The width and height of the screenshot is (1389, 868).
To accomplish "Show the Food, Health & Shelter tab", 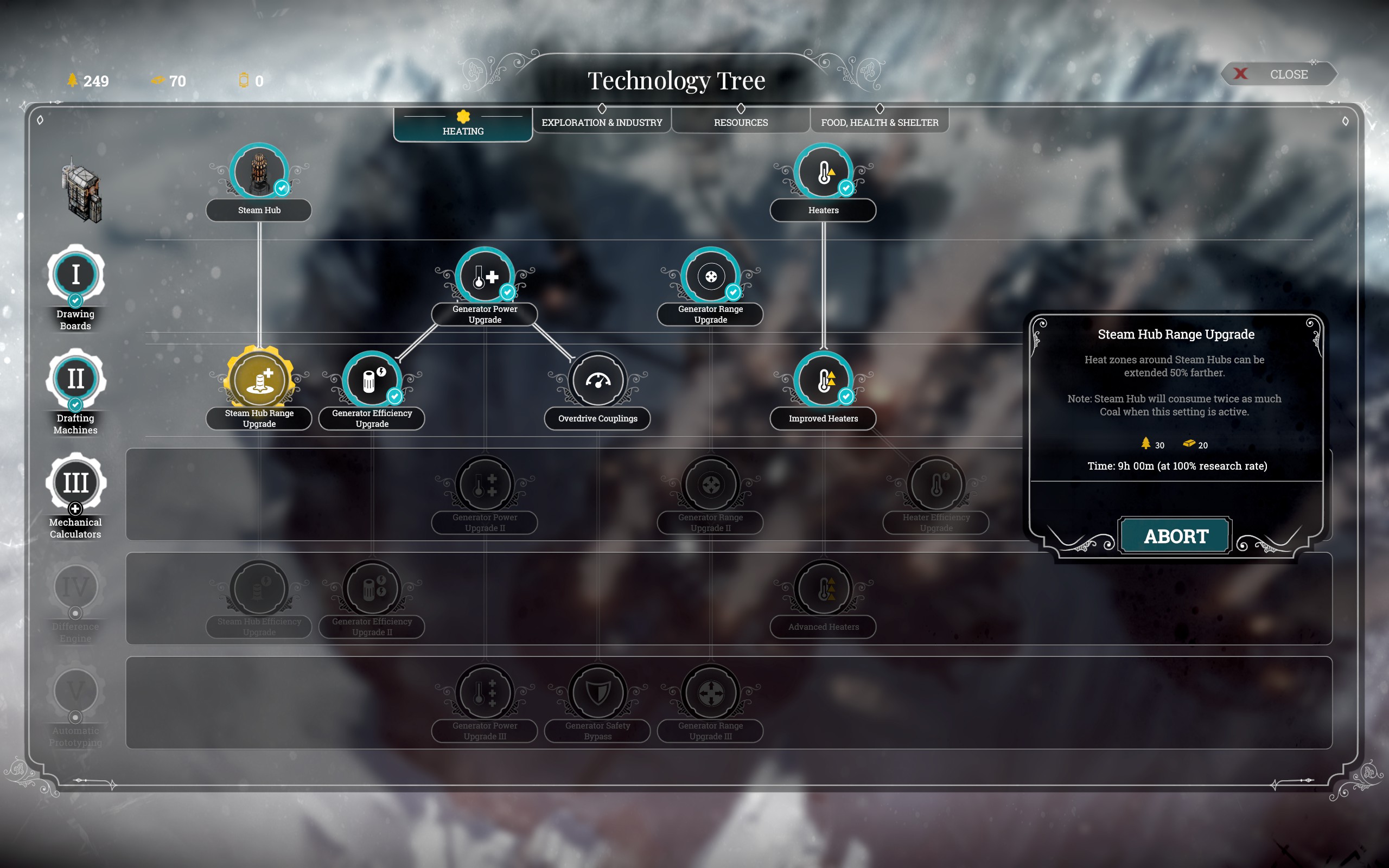I will [x=880, y=122].
